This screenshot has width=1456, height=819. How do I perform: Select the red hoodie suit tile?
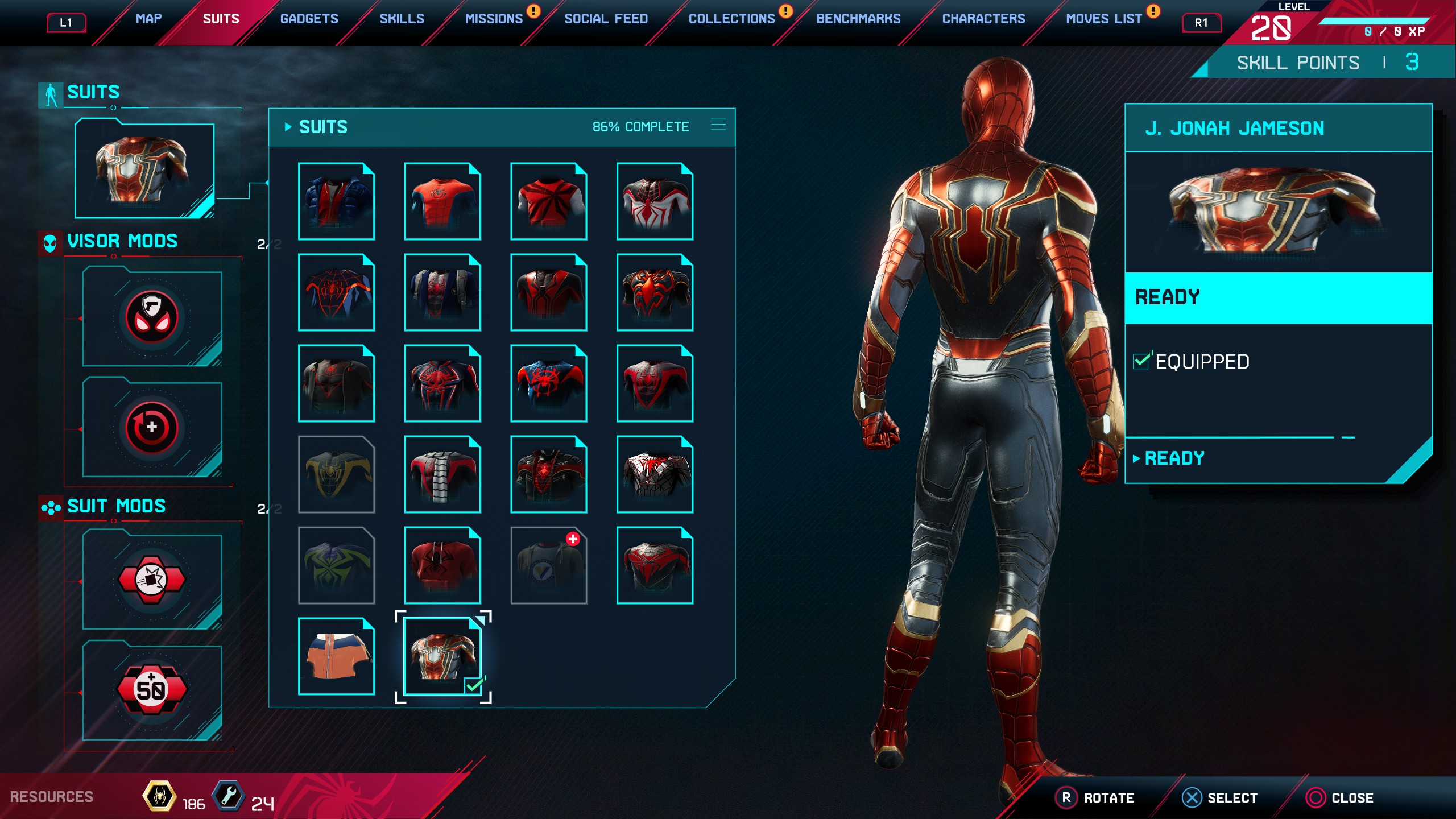pos(442,565)
